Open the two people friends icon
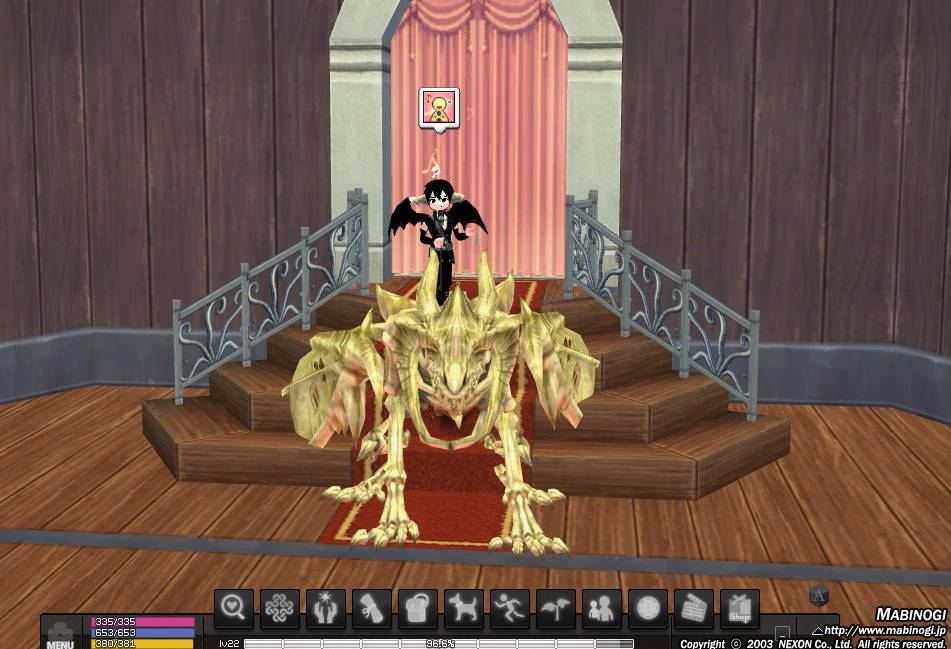 click(x=602, y=608)
